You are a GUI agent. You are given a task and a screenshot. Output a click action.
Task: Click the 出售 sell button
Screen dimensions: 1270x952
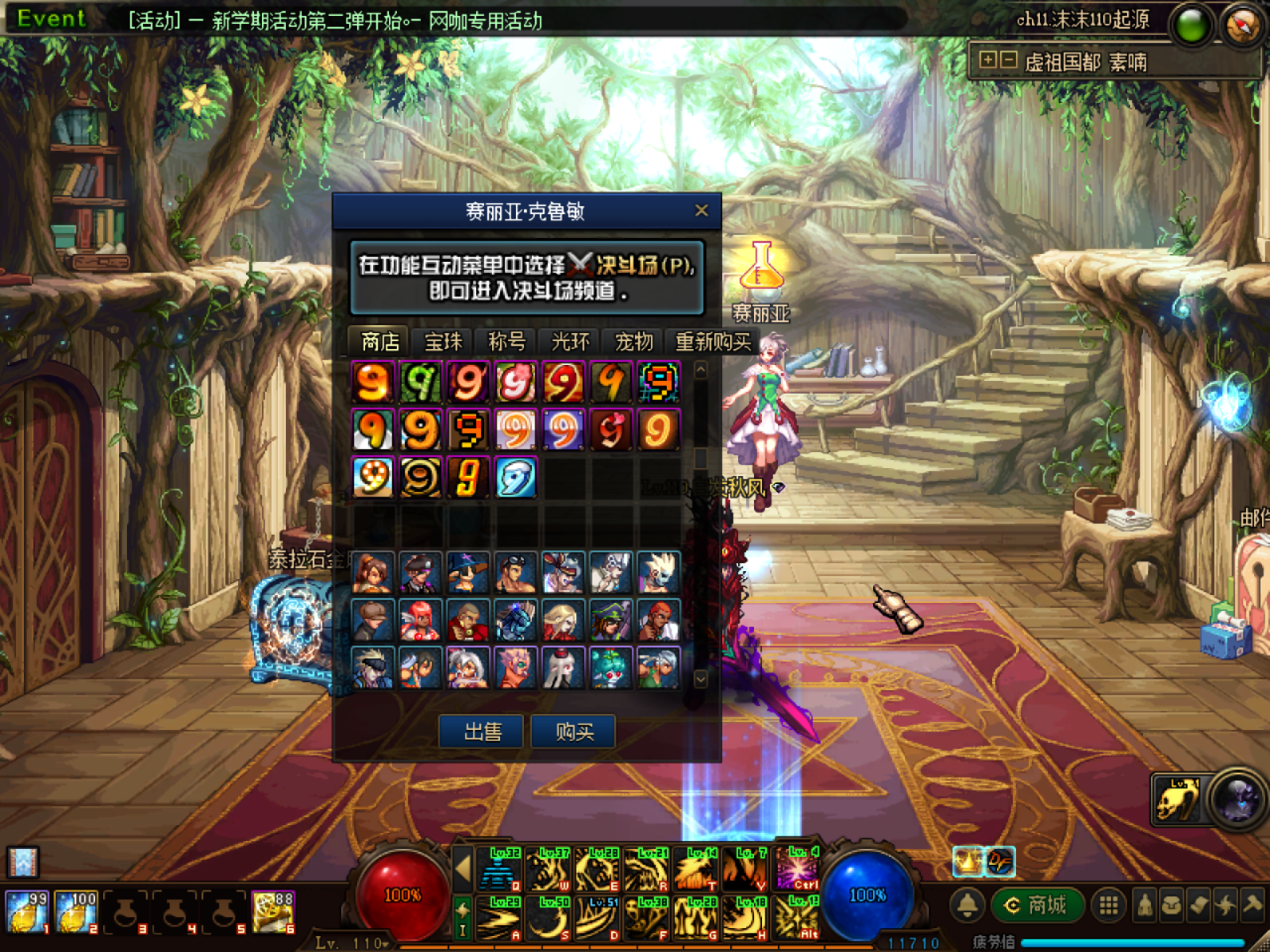tap(482, 731)
